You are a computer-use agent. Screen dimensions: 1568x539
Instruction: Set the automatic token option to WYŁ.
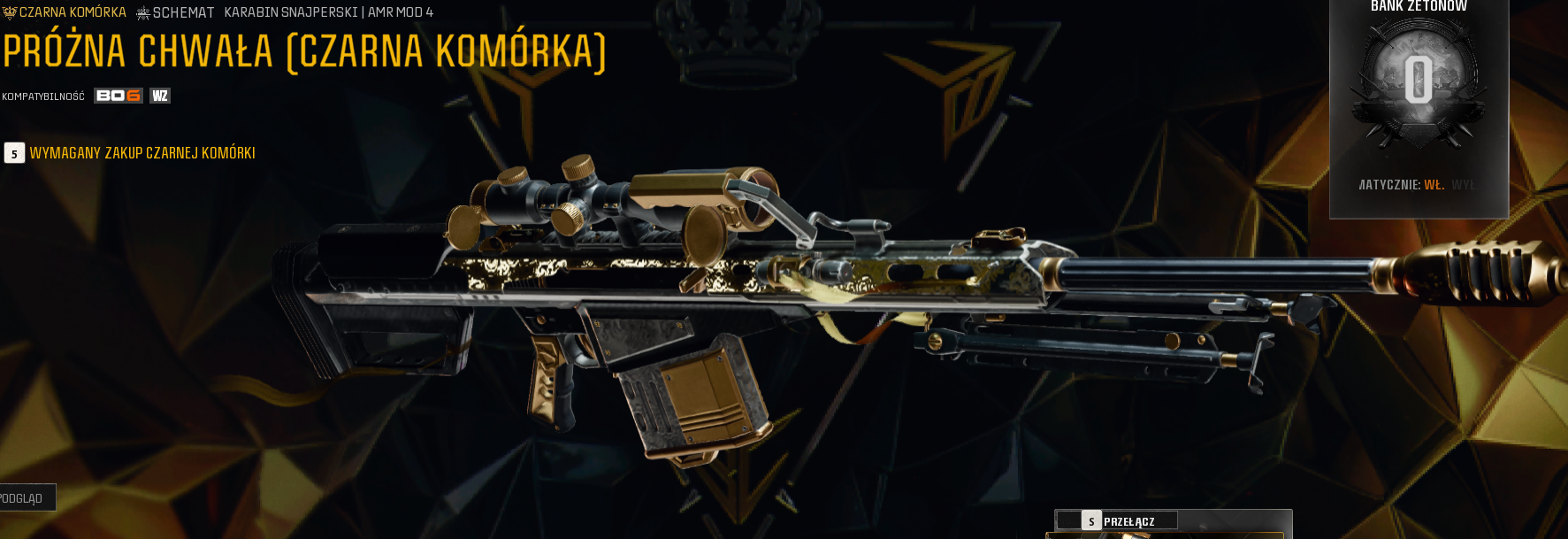pos(1463,185)
